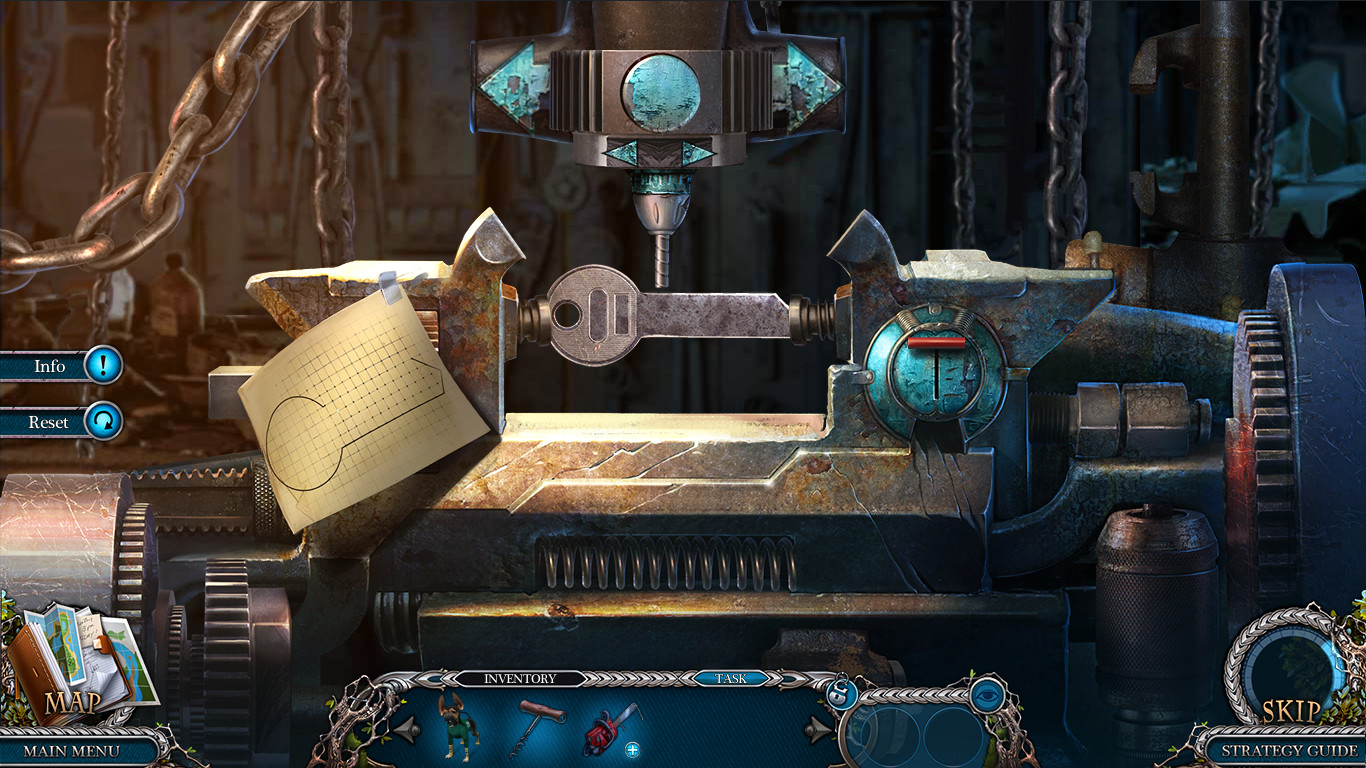The image size is (1366, 768).
Task: Click the eye icon on the right panel
Action: tap(988, 696)
